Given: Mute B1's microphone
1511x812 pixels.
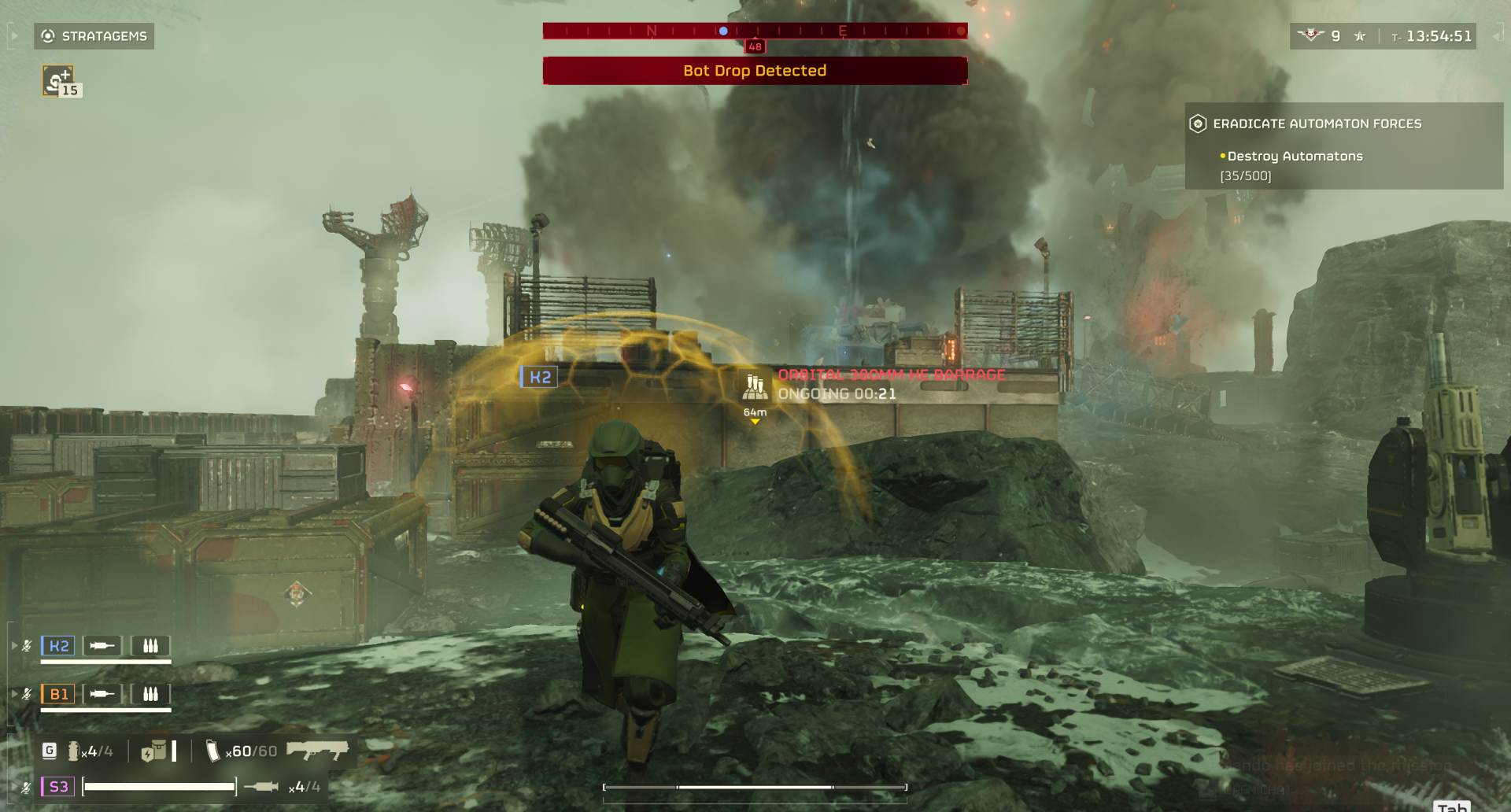Looking at the screenshot, I should coord(26,693).
